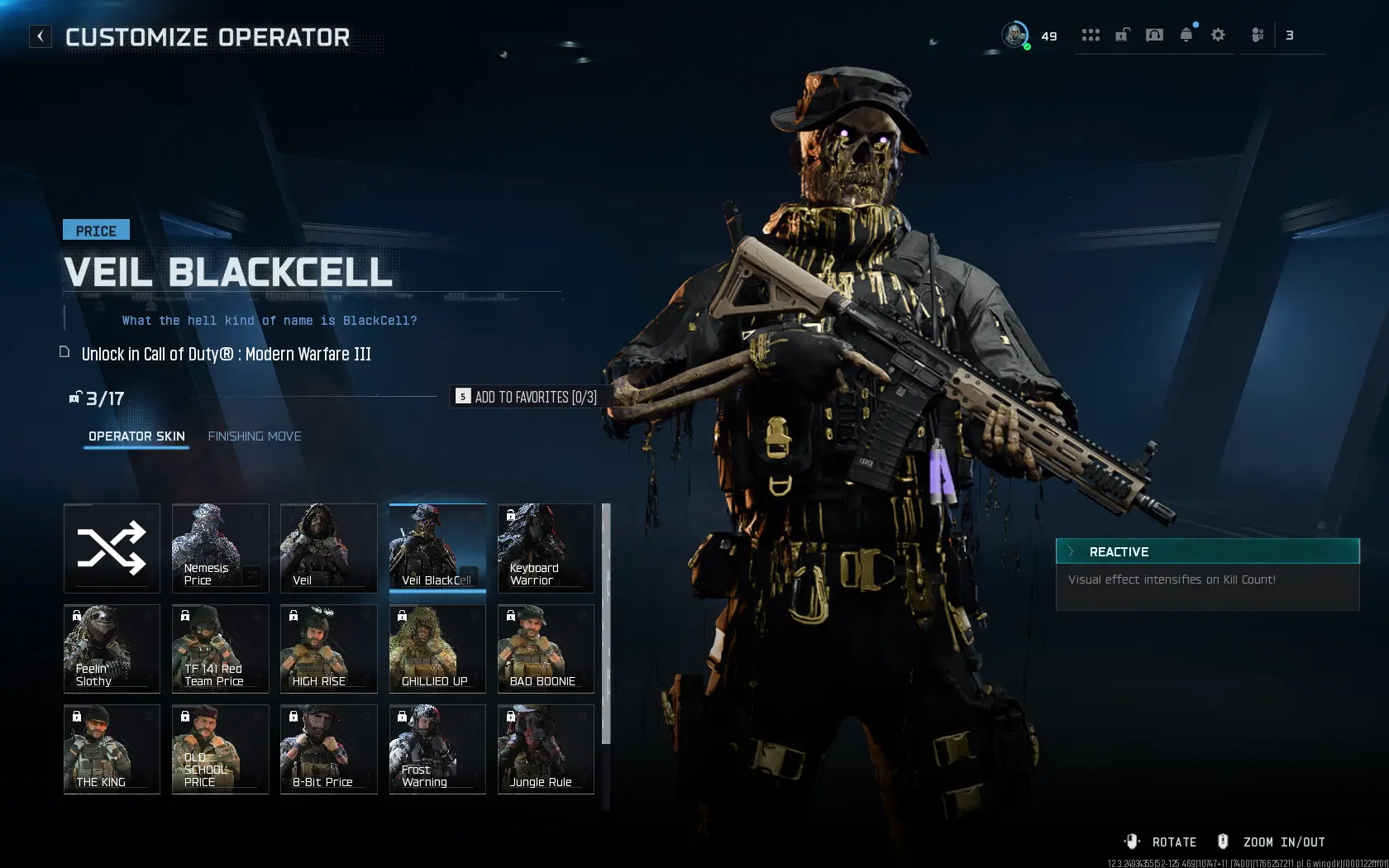Open settings with the gear icon
Screen dimensions: 1389x868
coord(1217,36)
